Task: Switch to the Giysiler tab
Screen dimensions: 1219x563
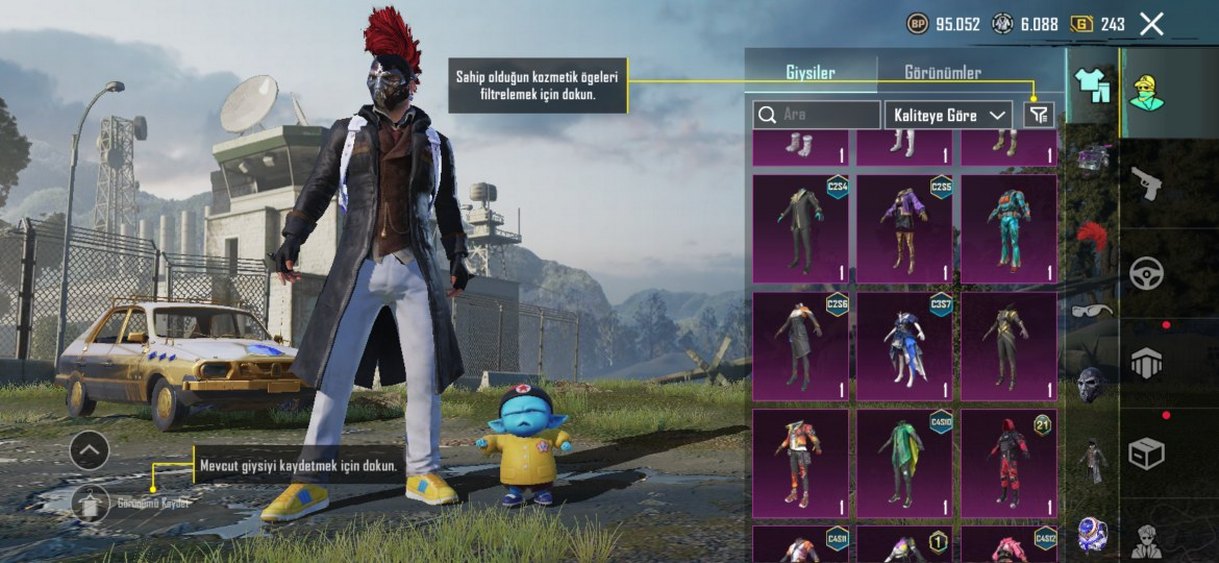Action: click(810, 73)
